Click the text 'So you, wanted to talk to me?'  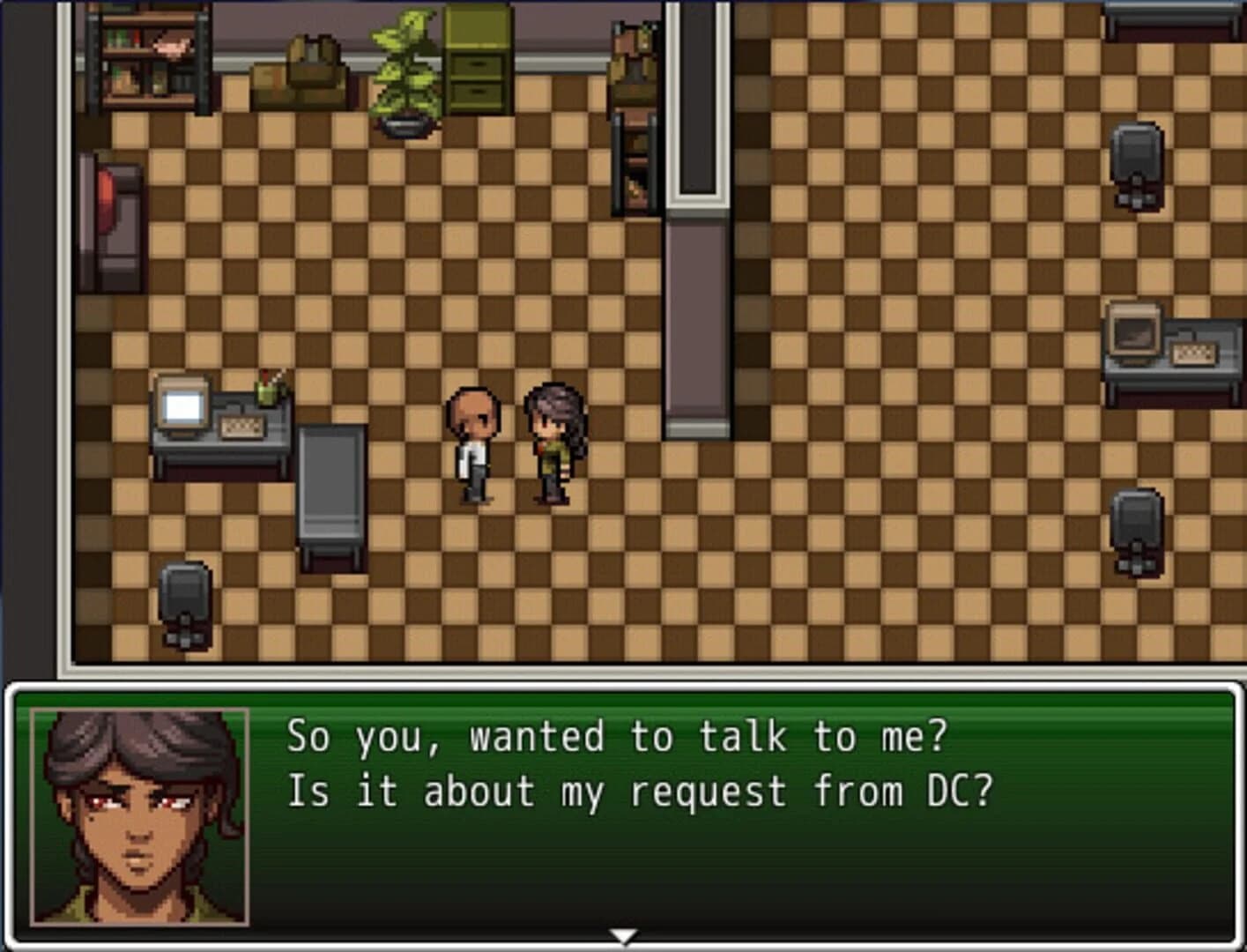615,739
